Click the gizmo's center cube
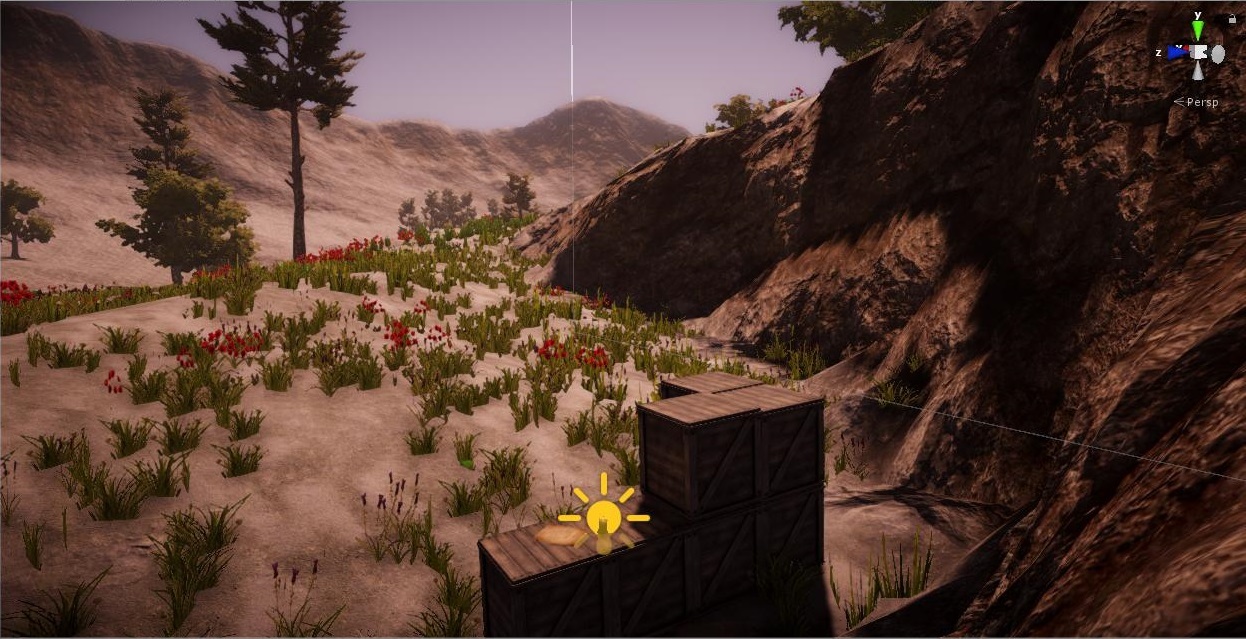Viewport: 1246px width, 639px height. pos(1198,52)
